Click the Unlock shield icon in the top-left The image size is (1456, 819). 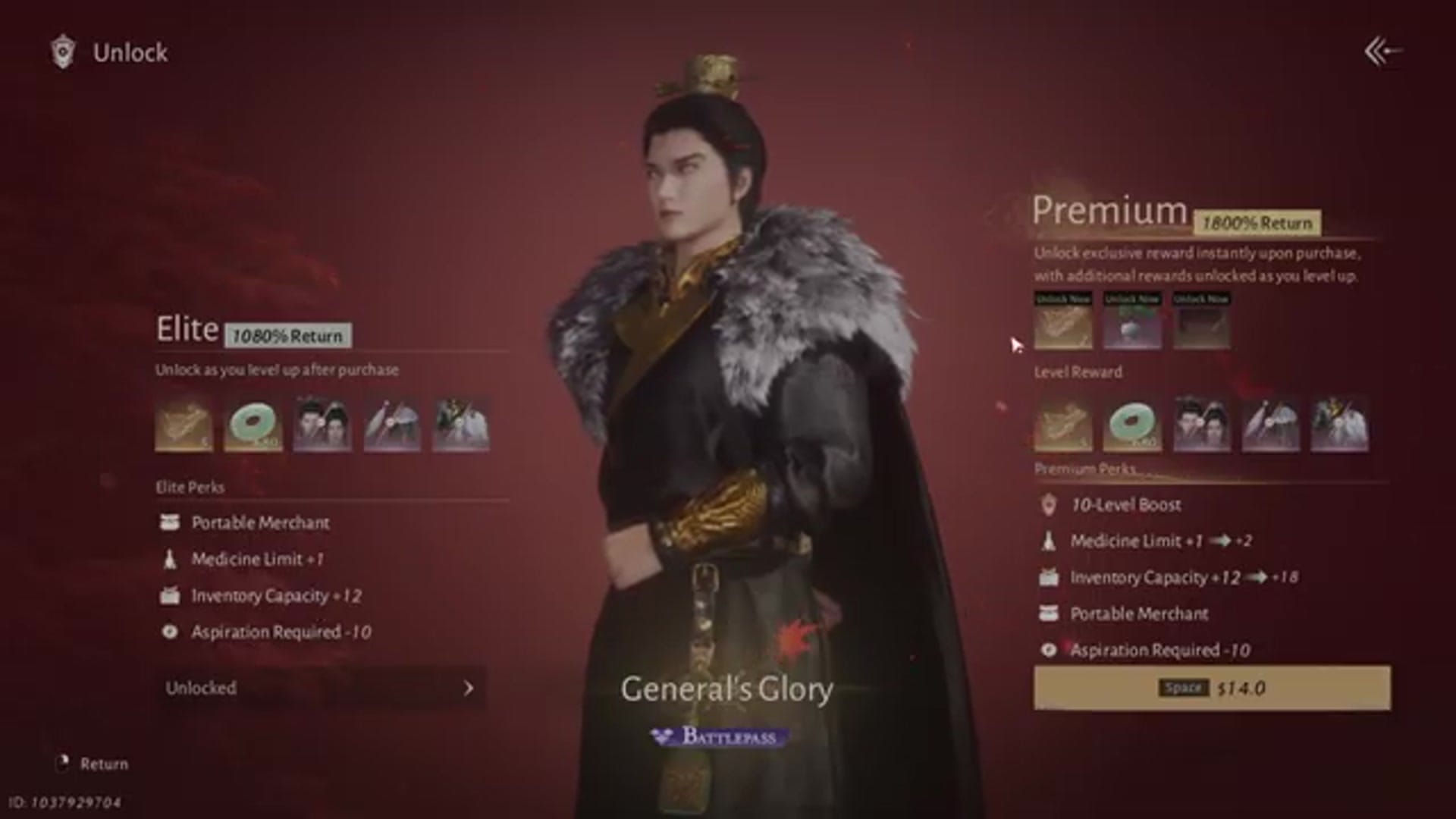point(62,52)
